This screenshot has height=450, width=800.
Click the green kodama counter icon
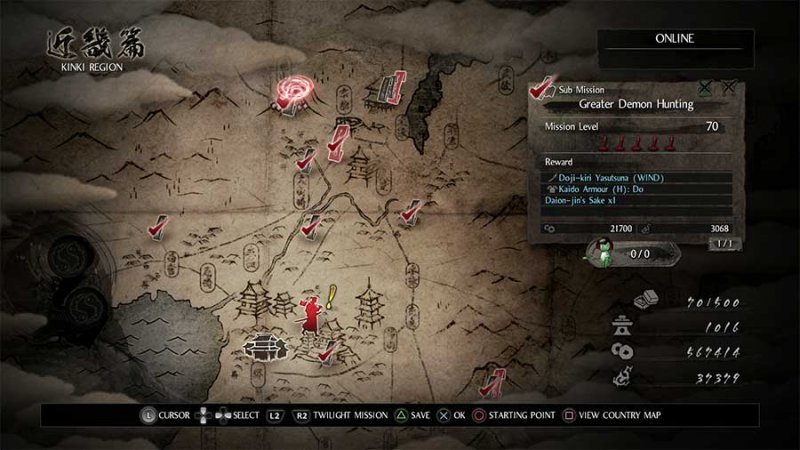click(x=602, y=253)
